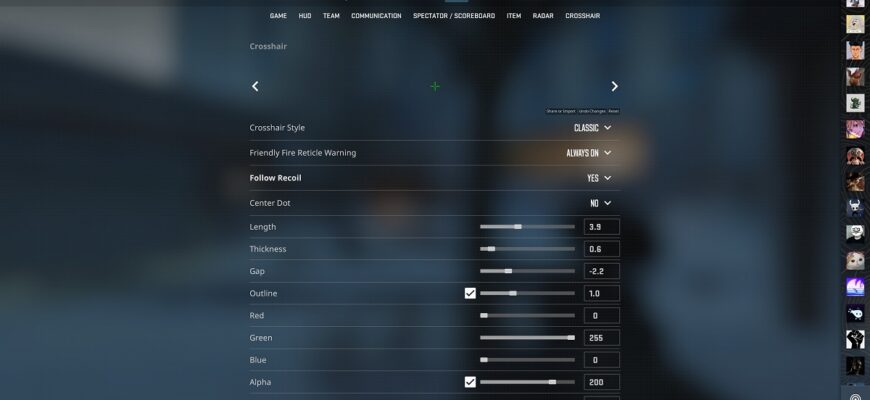The image size is (870, 400).
Task: Click the Length slider track
Action: click(527, 227)
